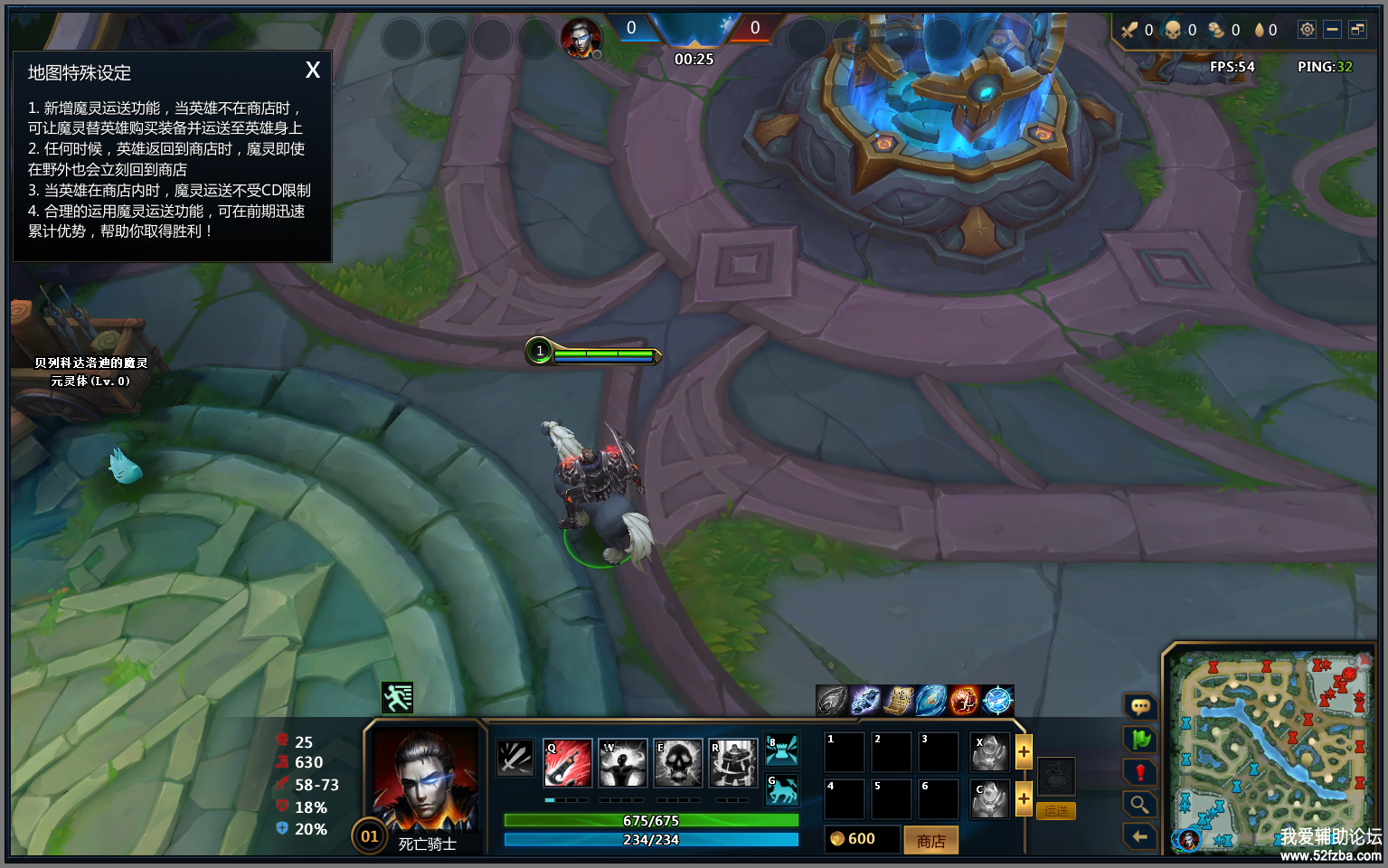1388x868 pixels.
Task: Activate the G mount icon
Action: pyautogui.click(x=781, y=790)
